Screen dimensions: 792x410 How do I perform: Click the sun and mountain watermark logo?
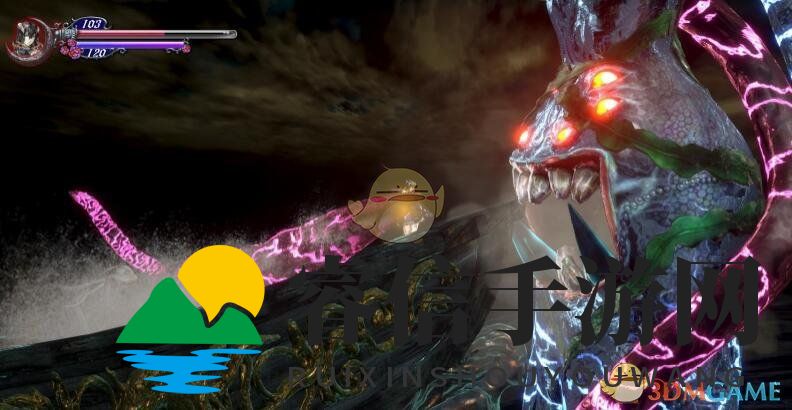coord(191,317)
